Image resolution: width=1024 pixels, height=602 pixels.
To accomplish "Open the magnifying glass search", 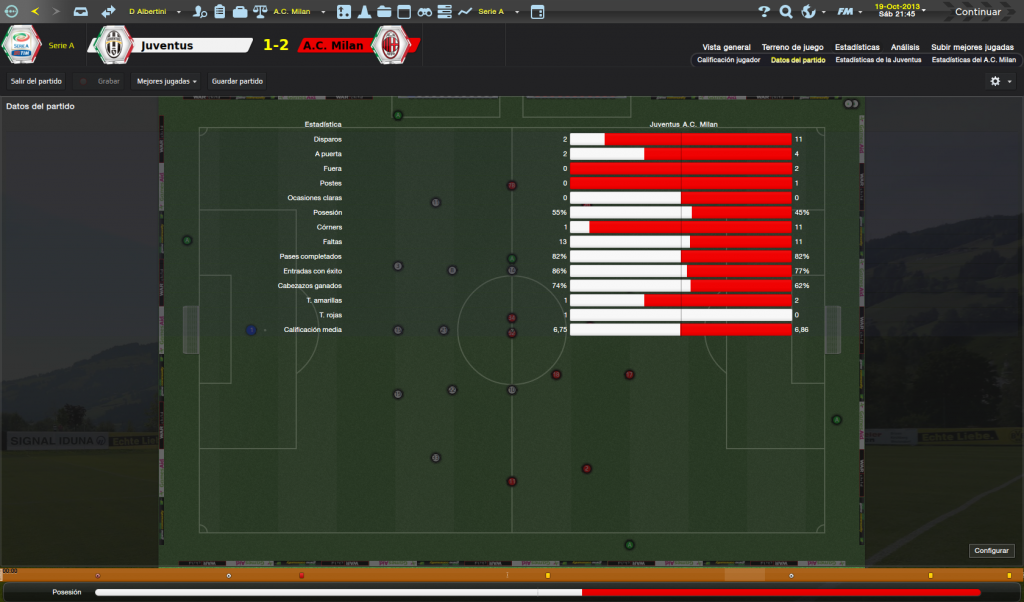I will click(x=786, y=12).
